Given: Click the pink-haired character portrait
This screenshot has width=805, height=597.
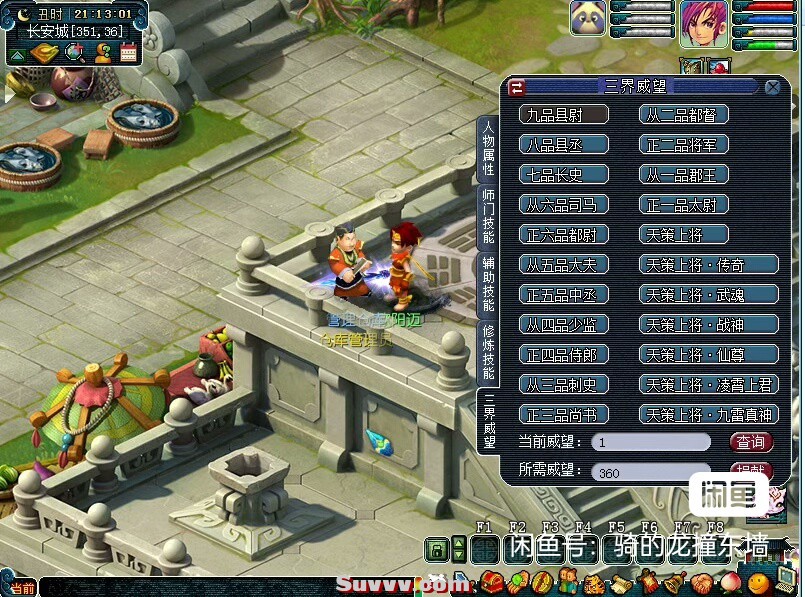Looking at the screenshot, I should [704, 24].
